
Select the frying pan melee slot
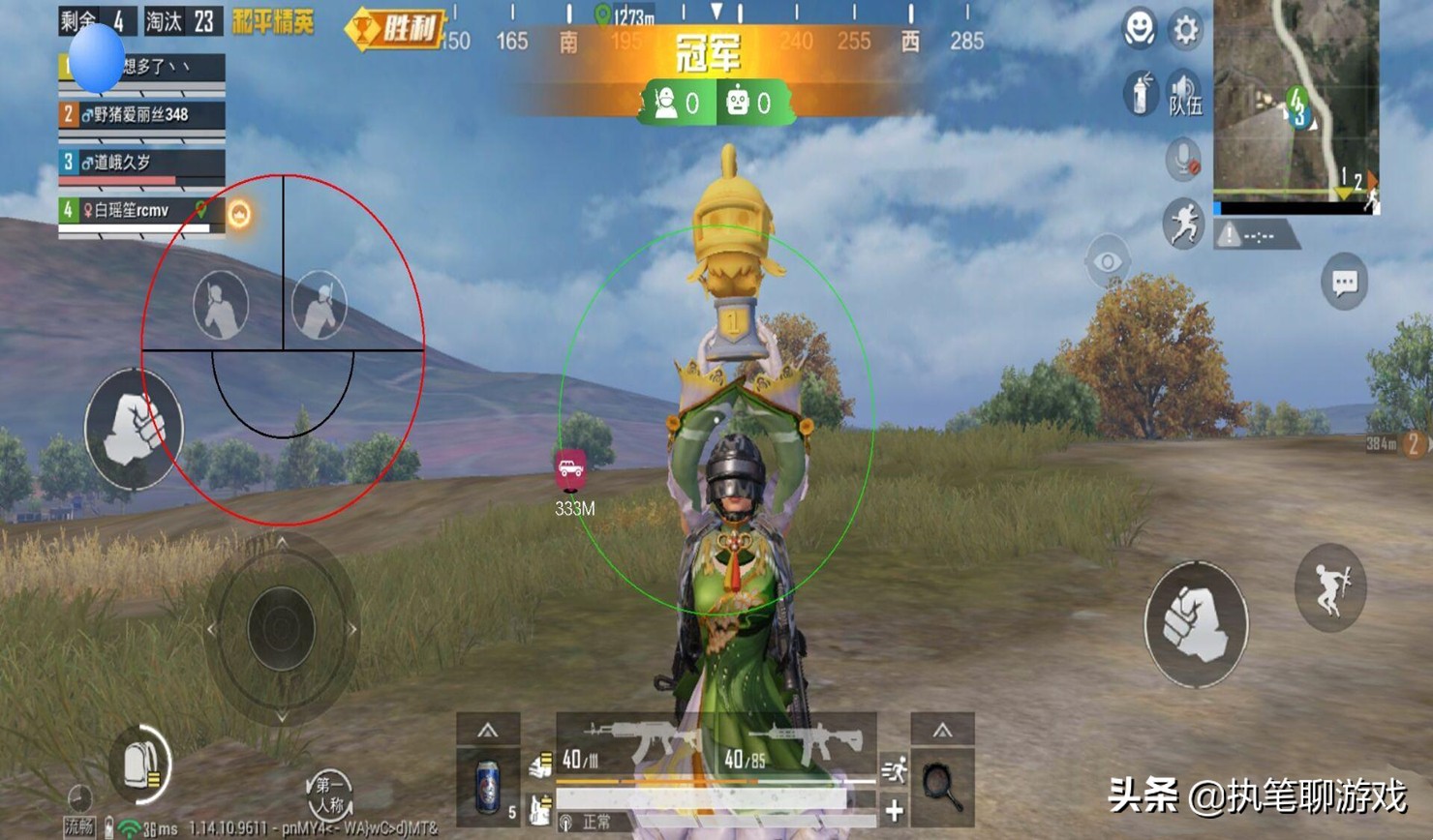tap(941, 787)
